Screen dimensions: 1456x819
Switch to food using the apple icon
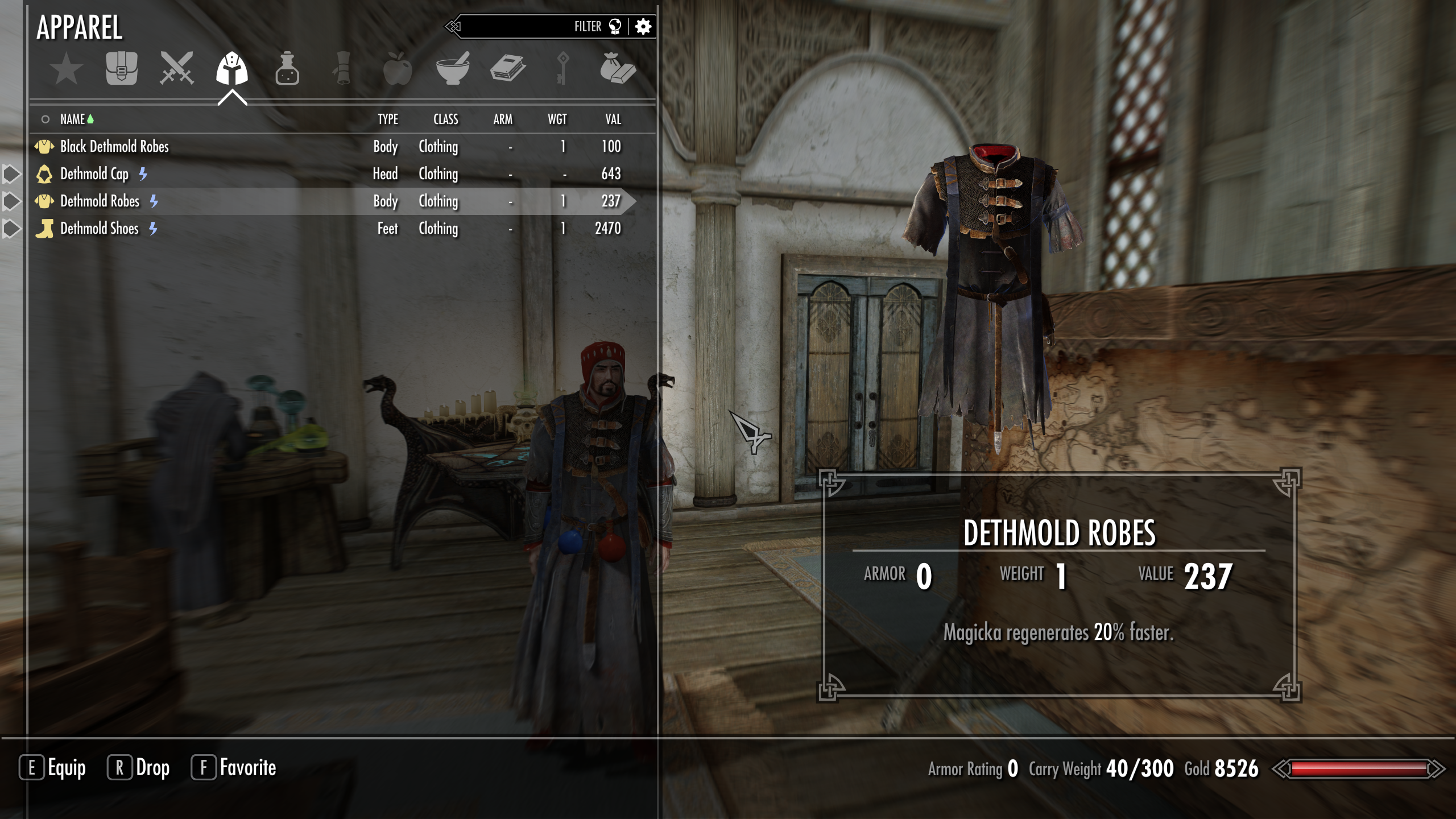click(398, 69)
